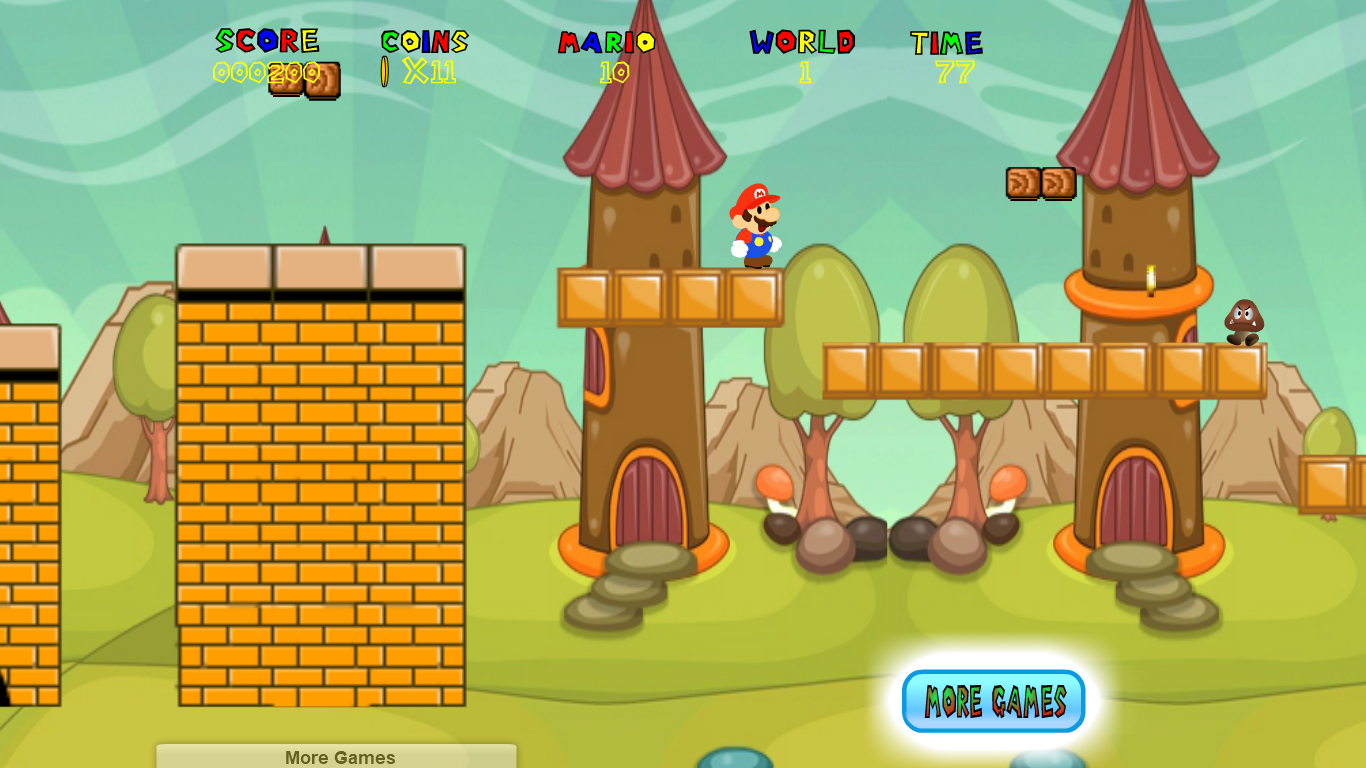The width and height of the screenshot is (1366, 768).
Task: Click the Mario character sprite
Action: [757, 226]
